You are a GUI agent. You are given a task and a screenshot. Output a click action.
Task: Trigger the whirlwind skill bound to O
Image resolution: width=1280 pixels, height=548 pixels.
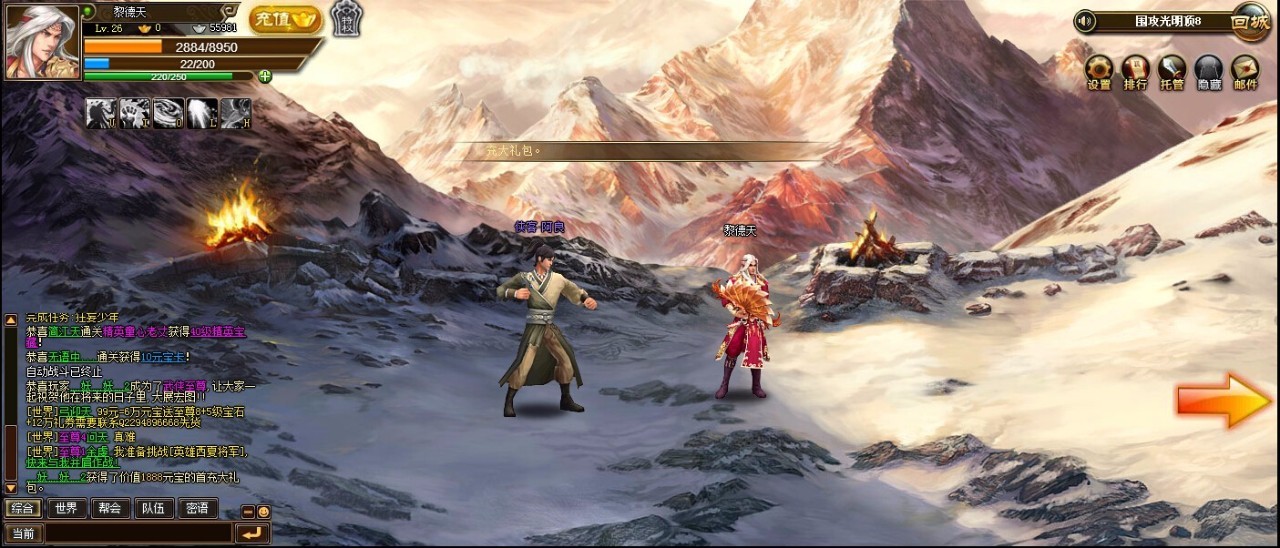(168, 113)
